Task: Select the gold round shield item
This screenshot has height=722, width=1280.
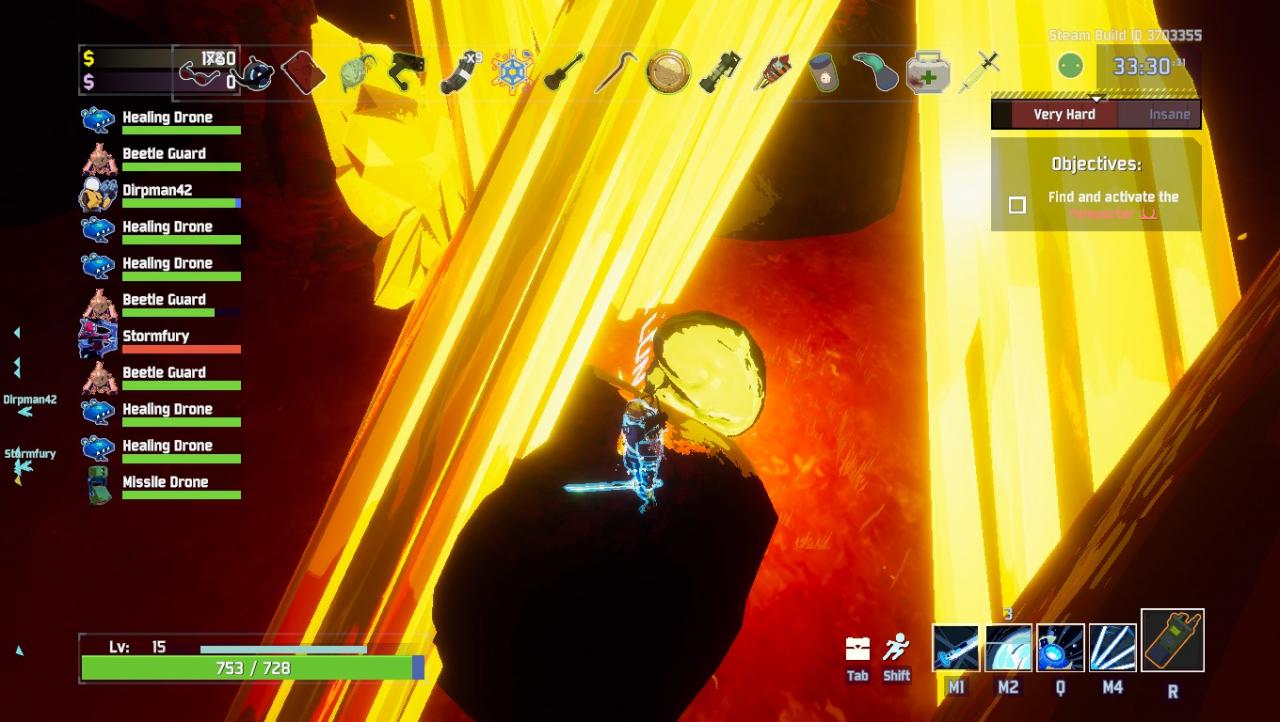Action: [668, 72]
